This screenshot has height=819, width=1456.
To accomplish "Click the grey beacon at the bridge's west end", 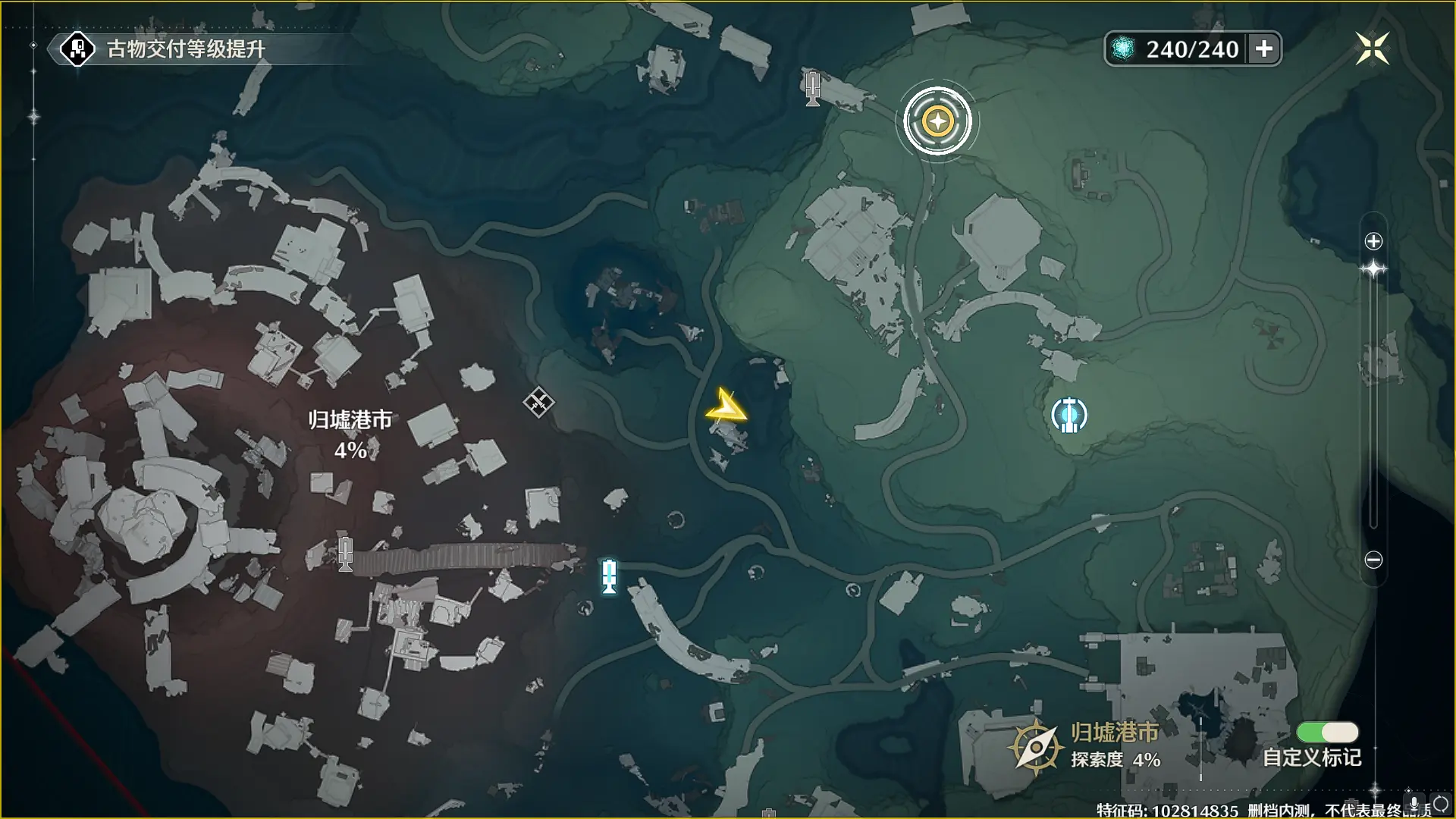I will tap(346, 553).
